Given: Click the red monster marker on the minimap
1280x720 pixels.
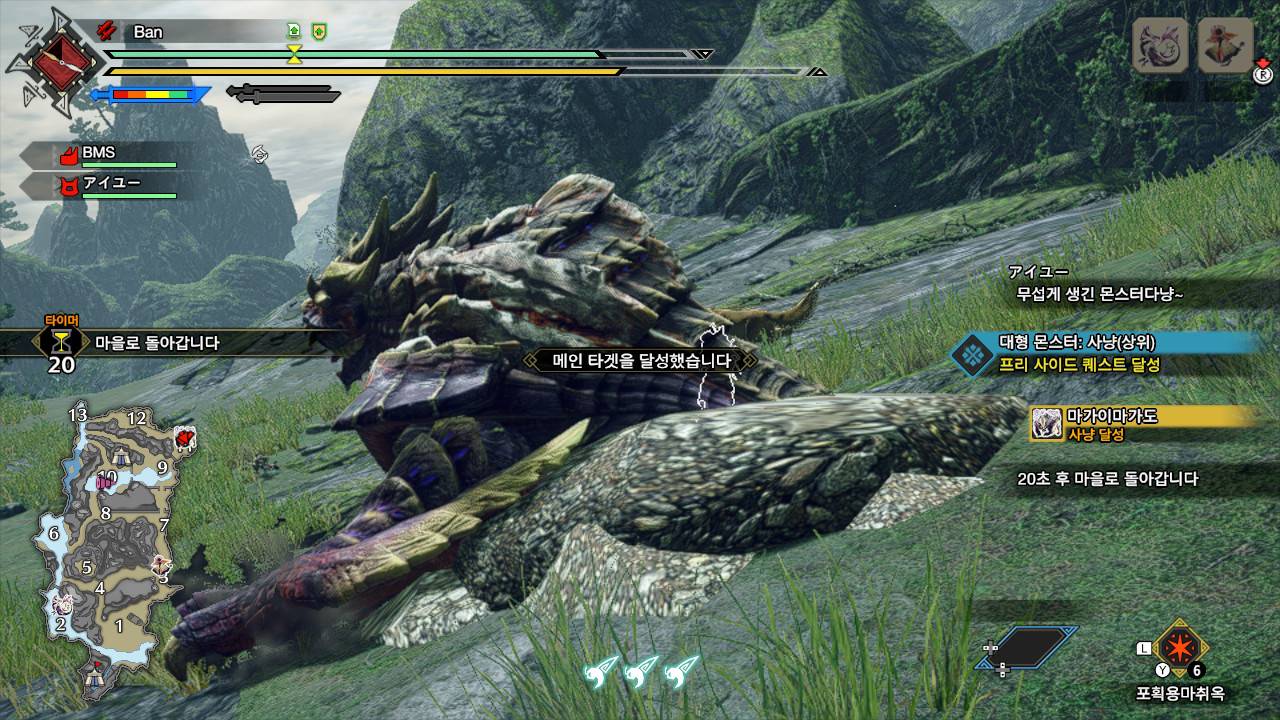Looking at the screenshot, I should (x=184, y=437).
